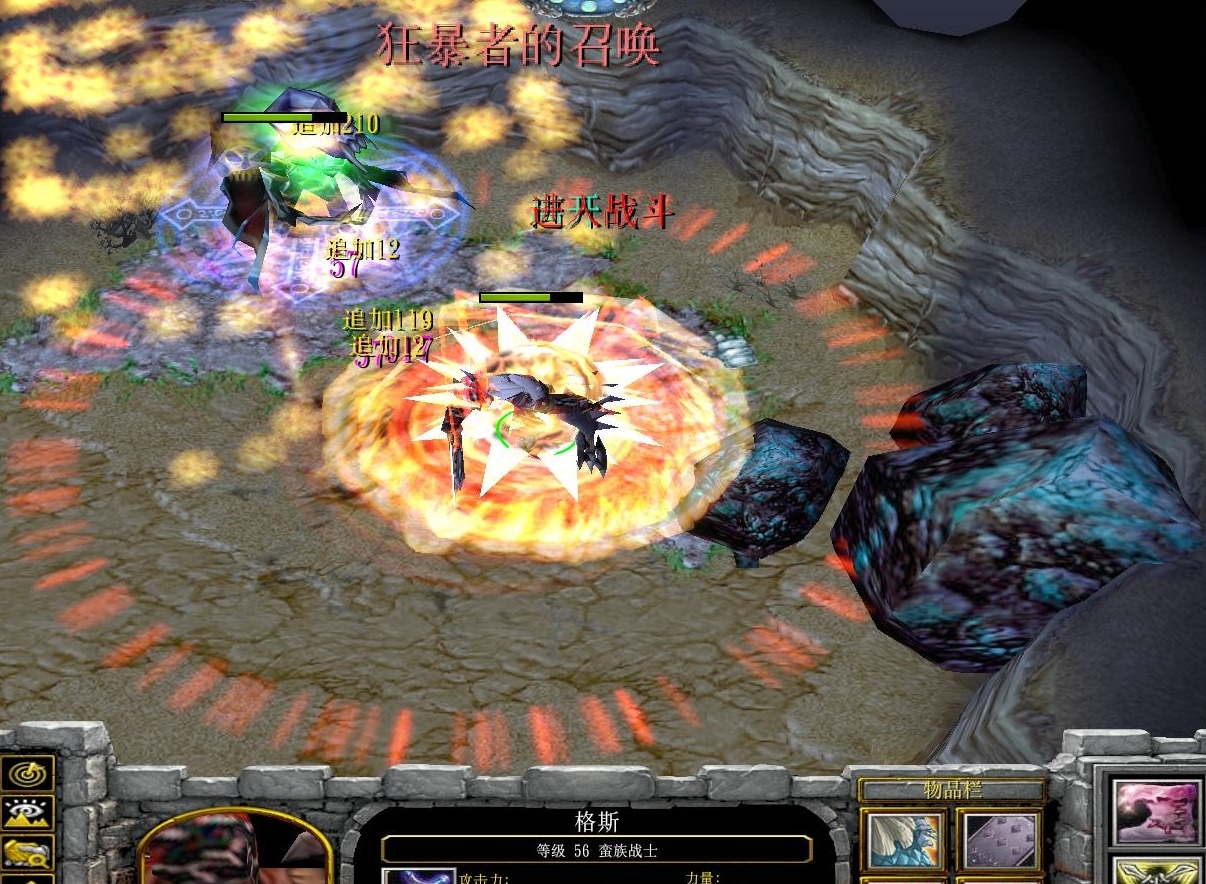Select the hero portrait of 格斯
Screen dimensions: 1206x884
(236, 850)
